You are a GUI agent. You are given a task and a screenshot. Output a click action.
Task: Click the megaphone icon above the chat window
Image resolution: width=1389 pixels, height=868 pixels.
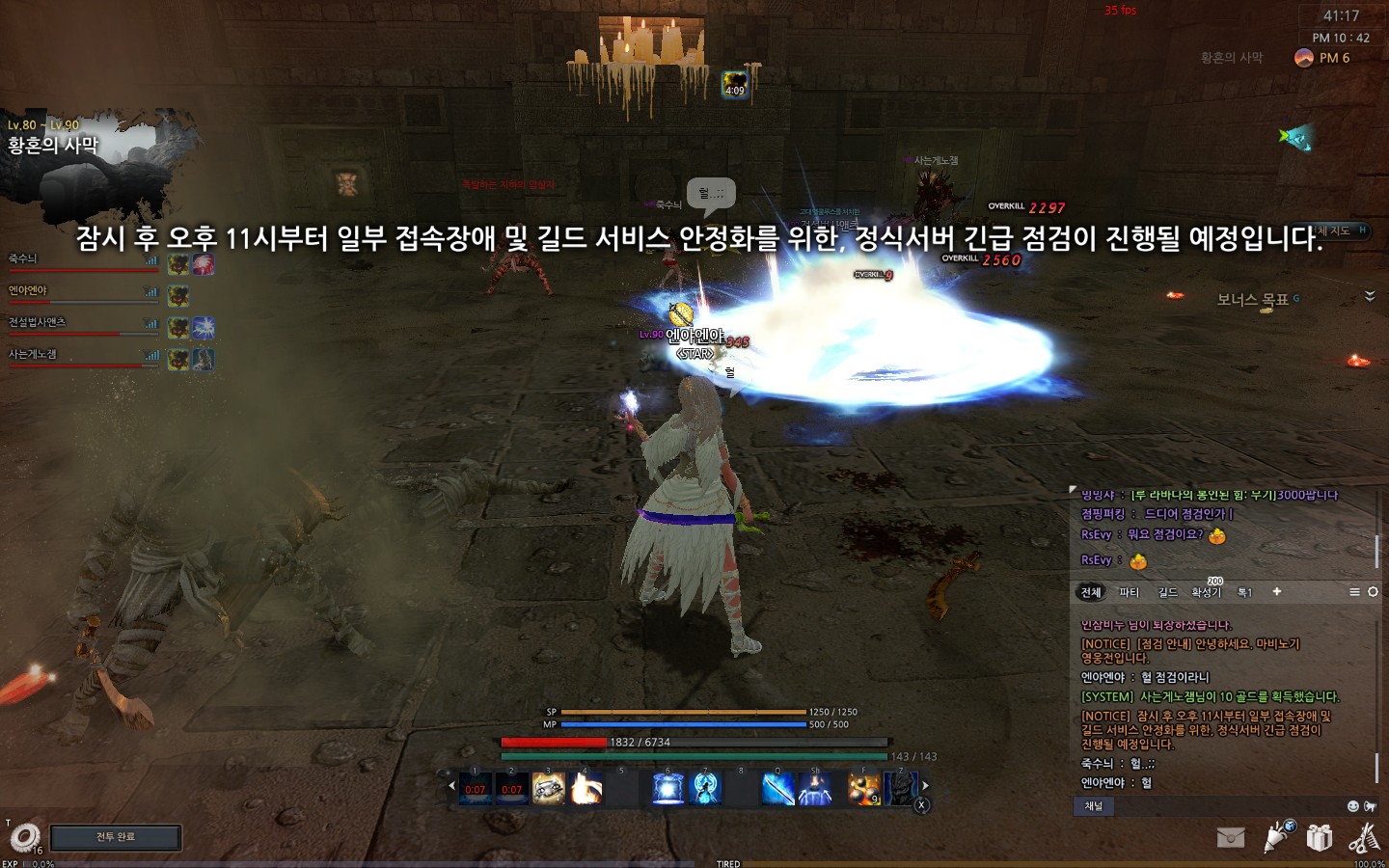[1370, 805]
